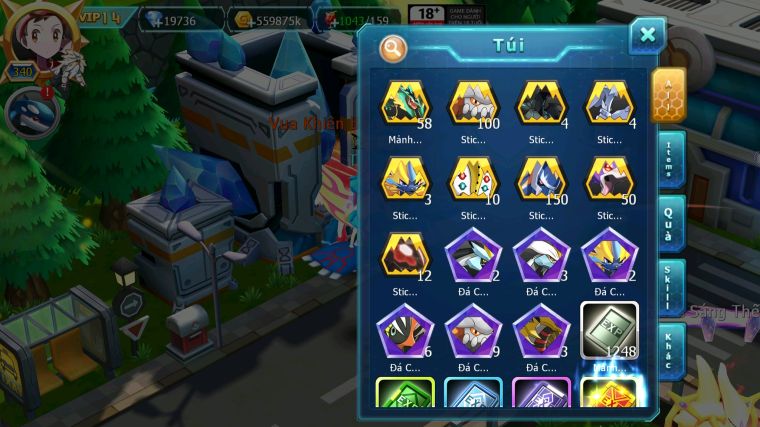The height and width of the screenshot is (427, 760).
Task: Choose the red sticker with quantity 12
Action: pyautogui.click(x=405, y=254)
